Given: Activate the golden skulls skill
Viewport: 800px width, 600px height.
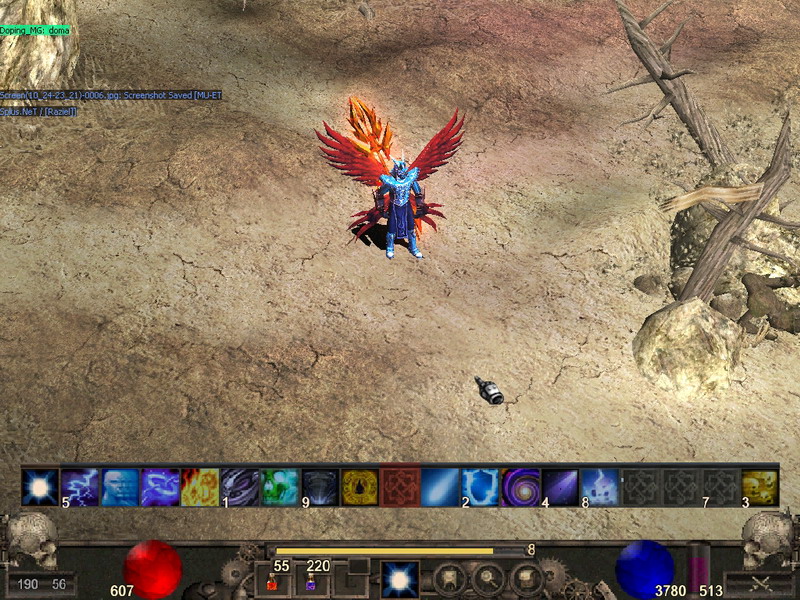Looking at the screenshot, I should 760,487.
